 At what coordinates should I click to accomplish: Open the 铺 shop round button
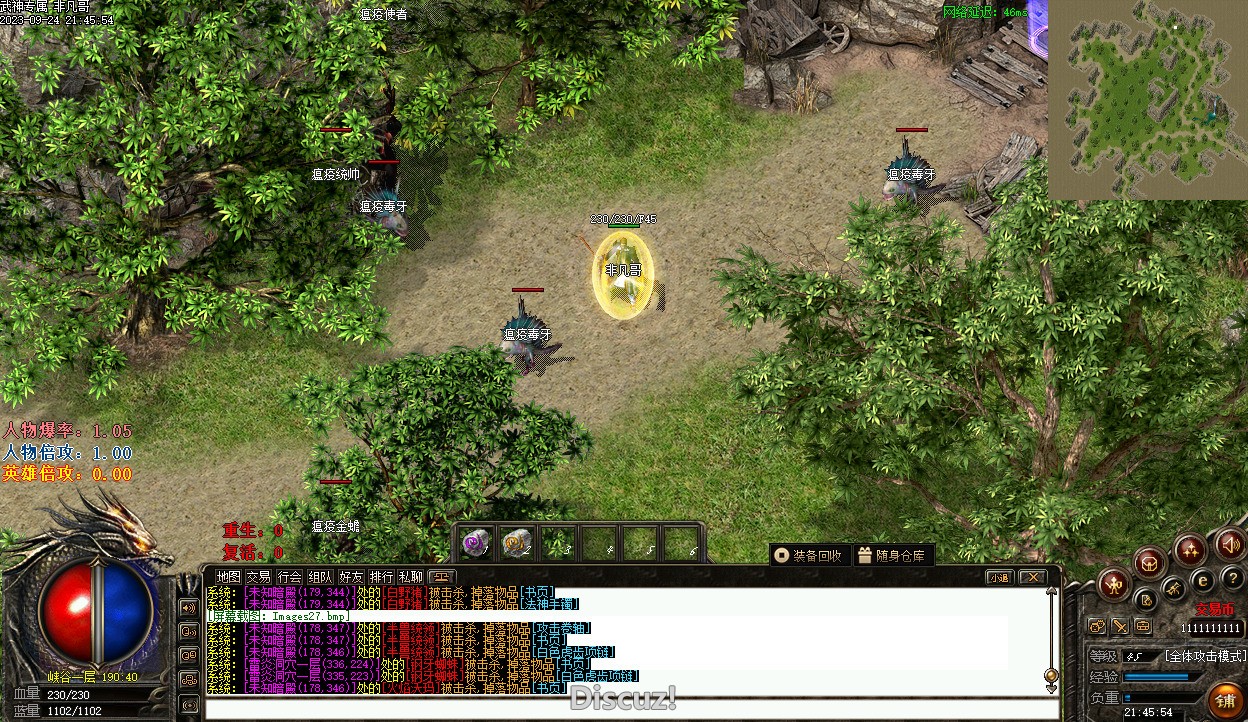(x=1224, y=700)
